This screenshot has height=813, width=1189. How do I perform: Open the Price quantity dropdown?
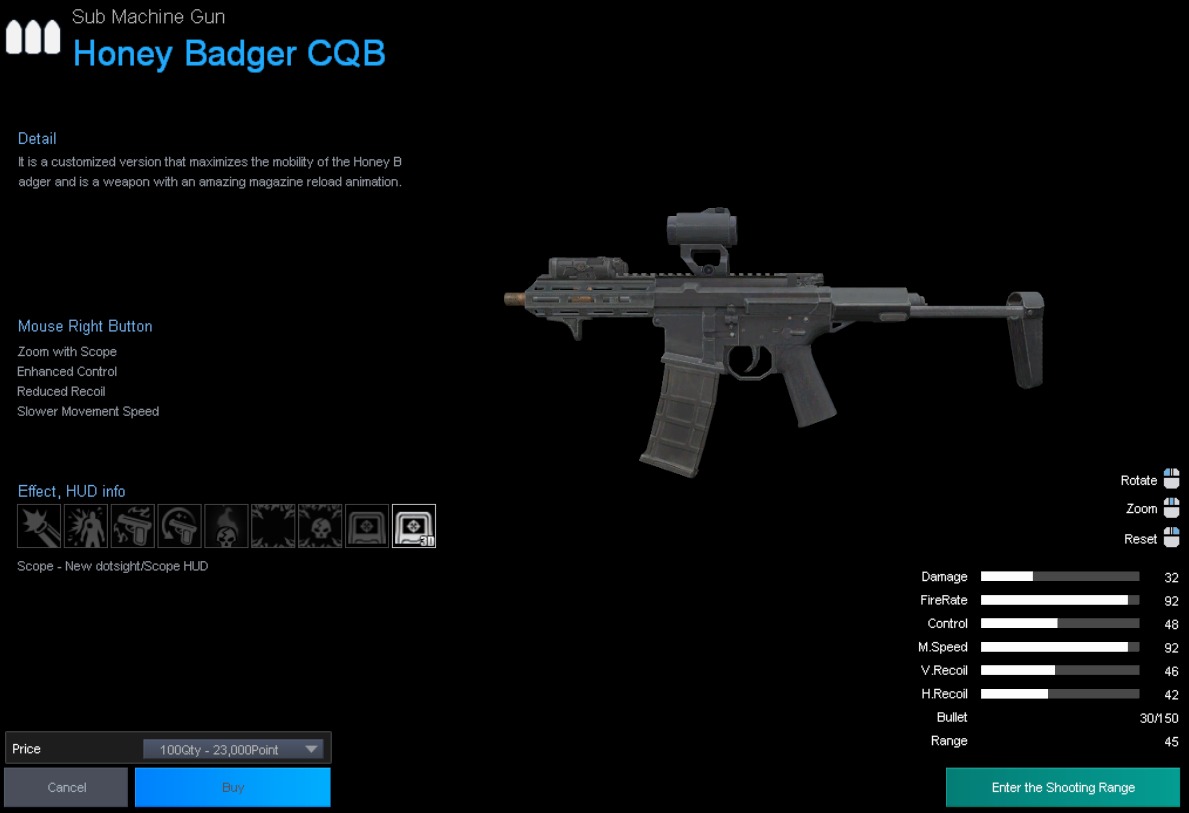pyautogui.click(x=237, y=749)
